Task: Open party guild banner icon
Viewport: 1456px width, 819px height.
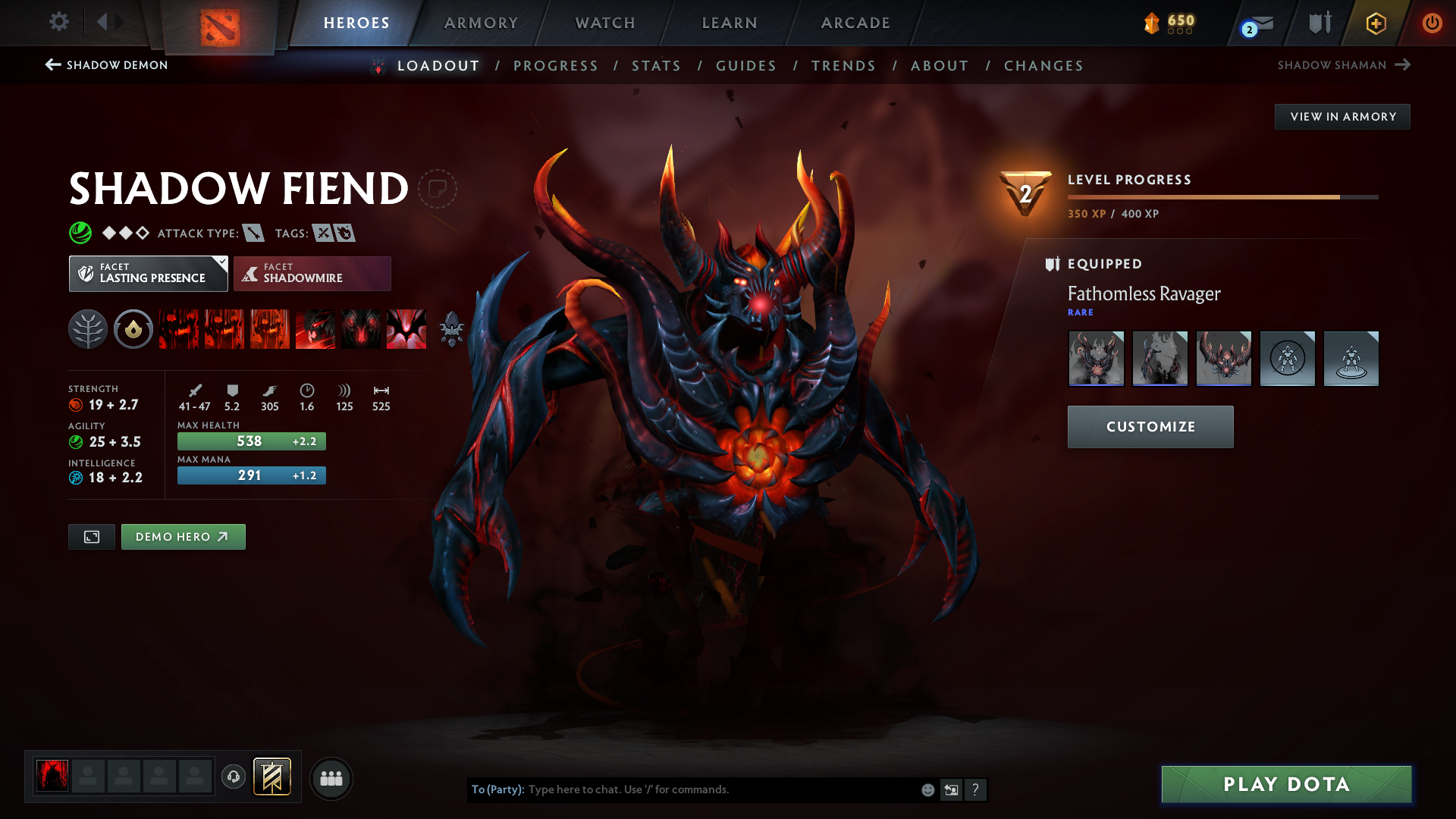Action: [x=271, y=777]
